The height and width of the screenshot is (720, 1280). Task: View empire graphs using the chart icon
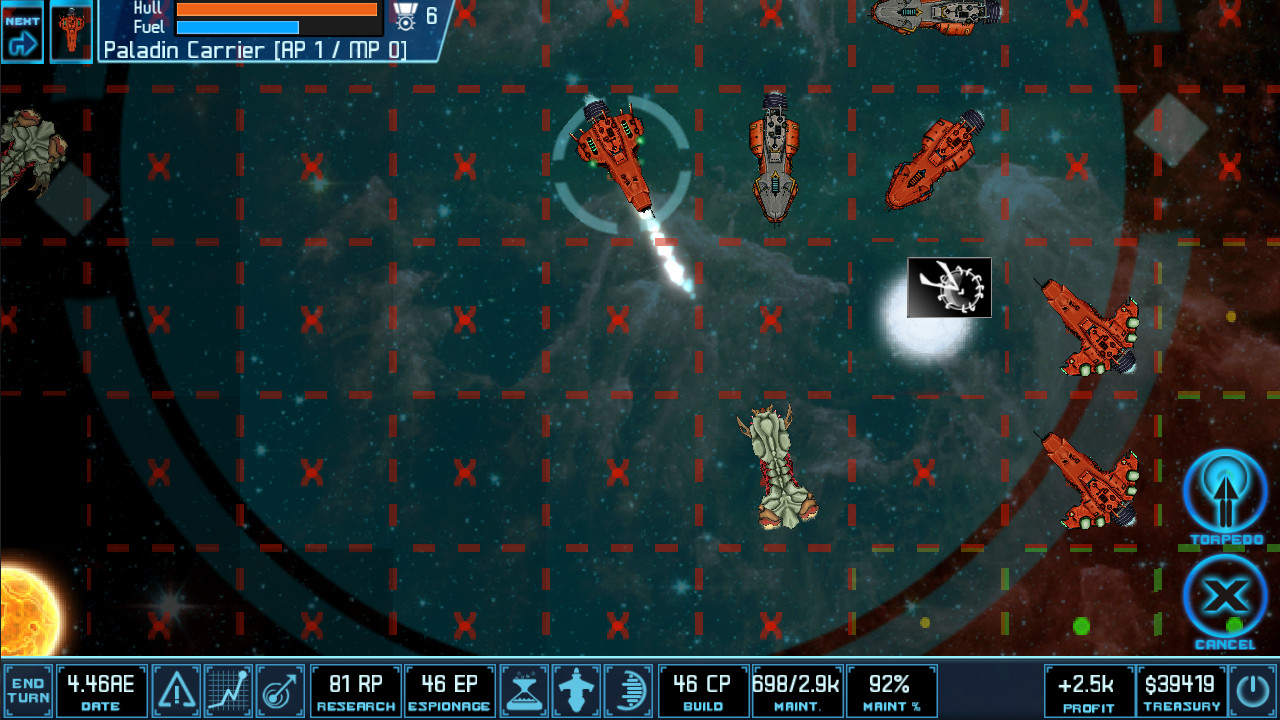(228, 689)
